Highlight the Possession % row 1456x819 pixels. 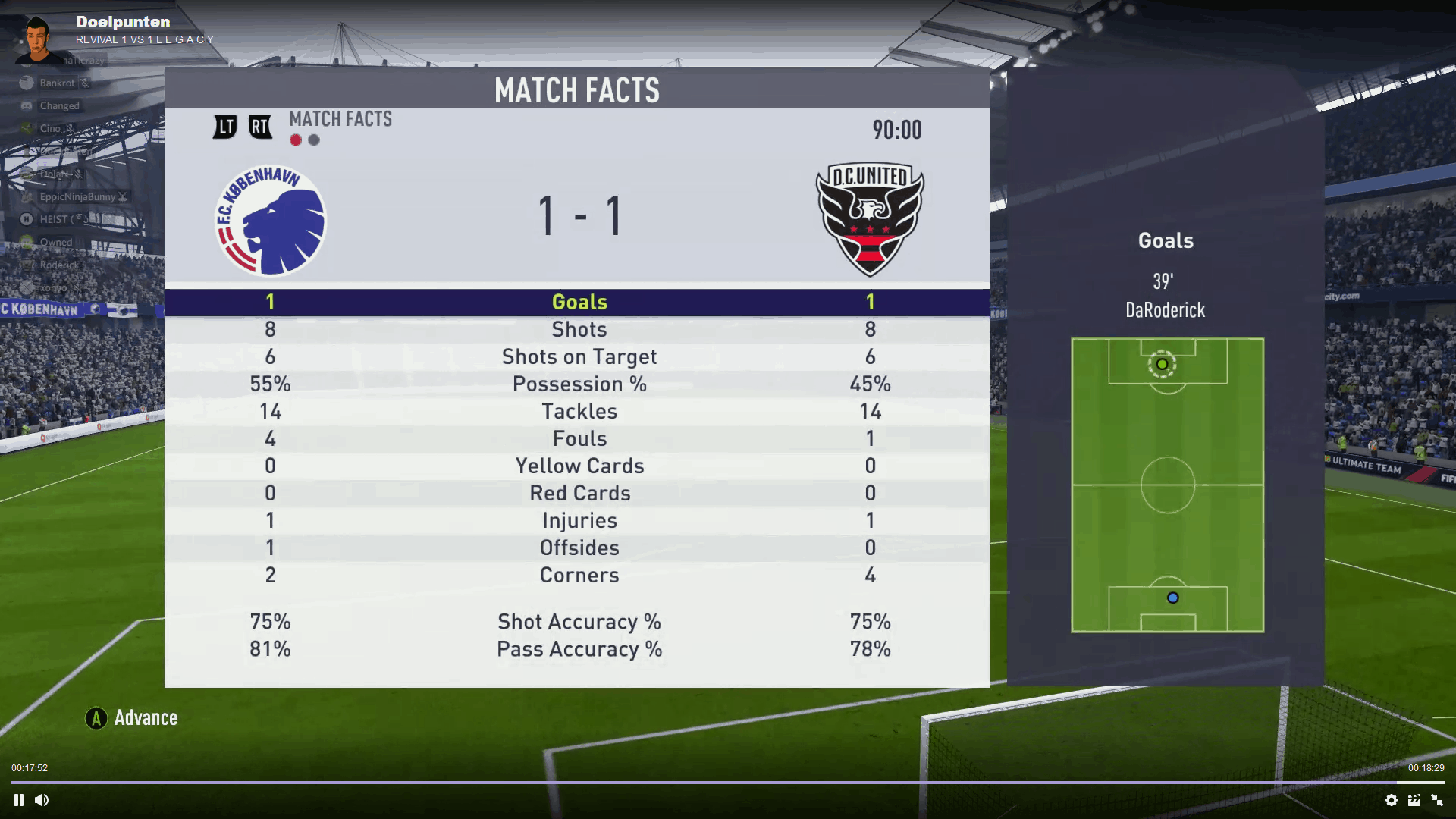click(x=578, y=384)
